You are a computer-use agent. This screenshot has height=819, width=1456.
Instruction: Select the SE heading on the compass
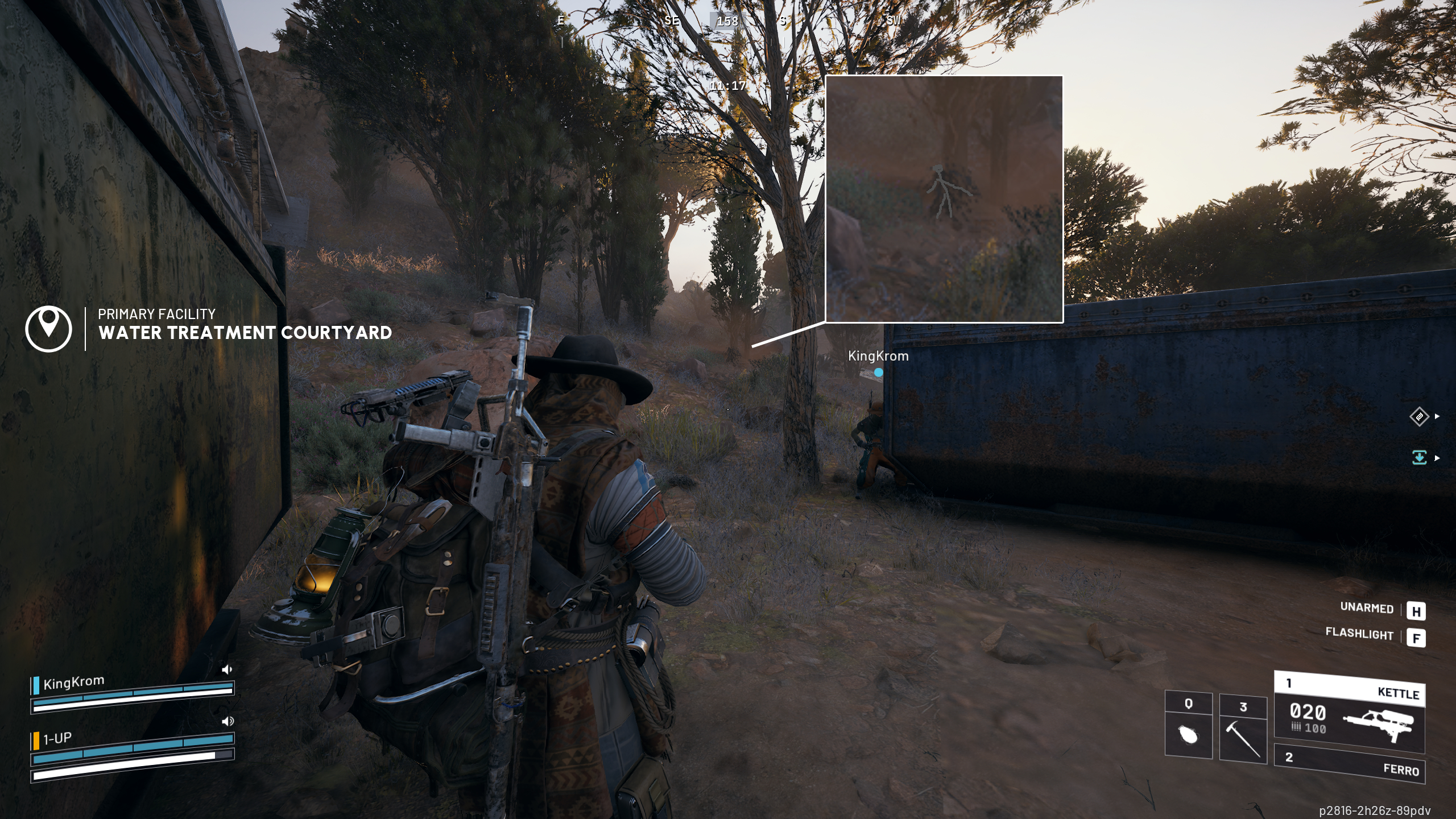coord(672,21)
